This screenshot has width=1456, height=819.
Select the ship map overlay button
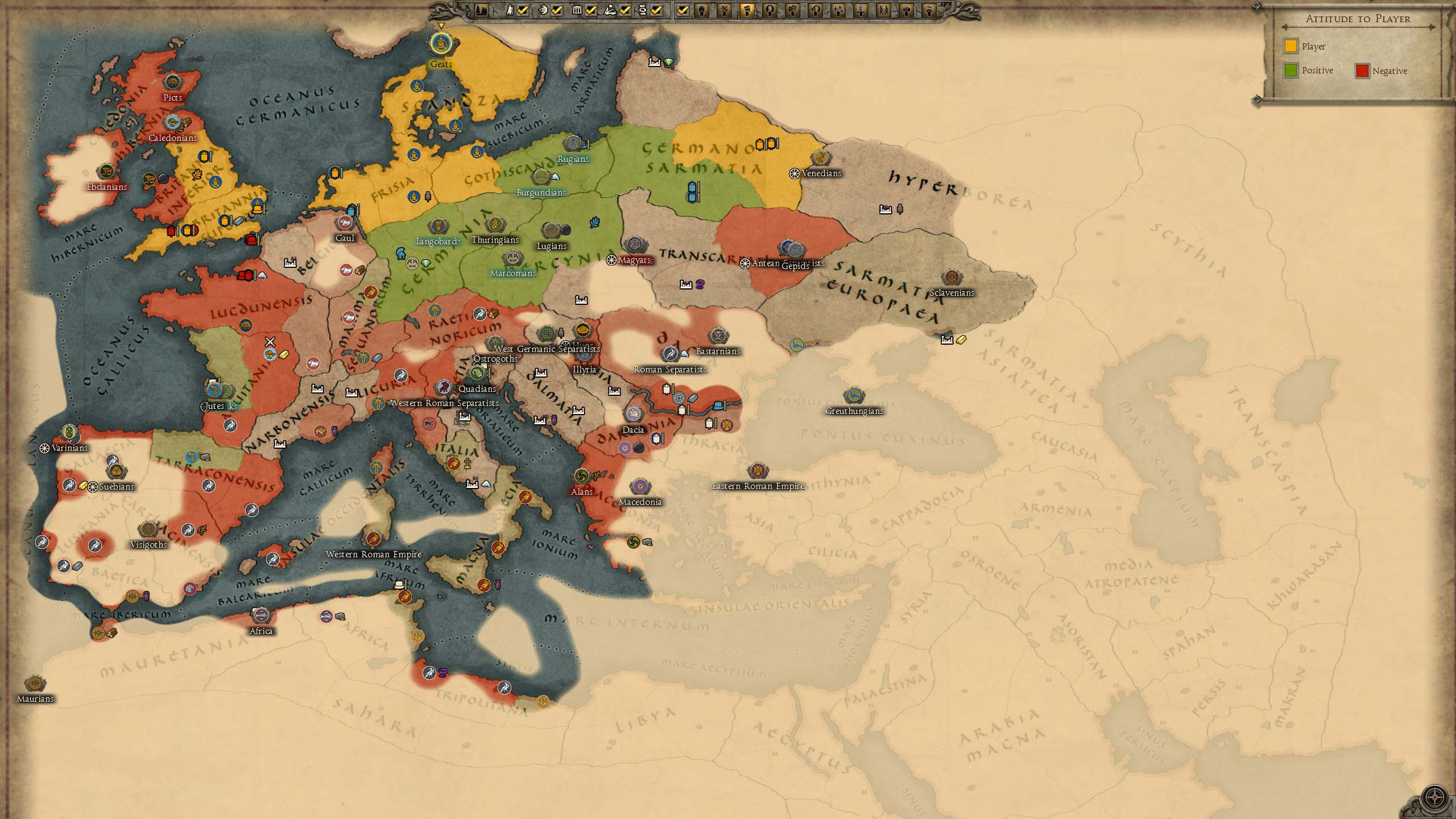coord(701,10)
